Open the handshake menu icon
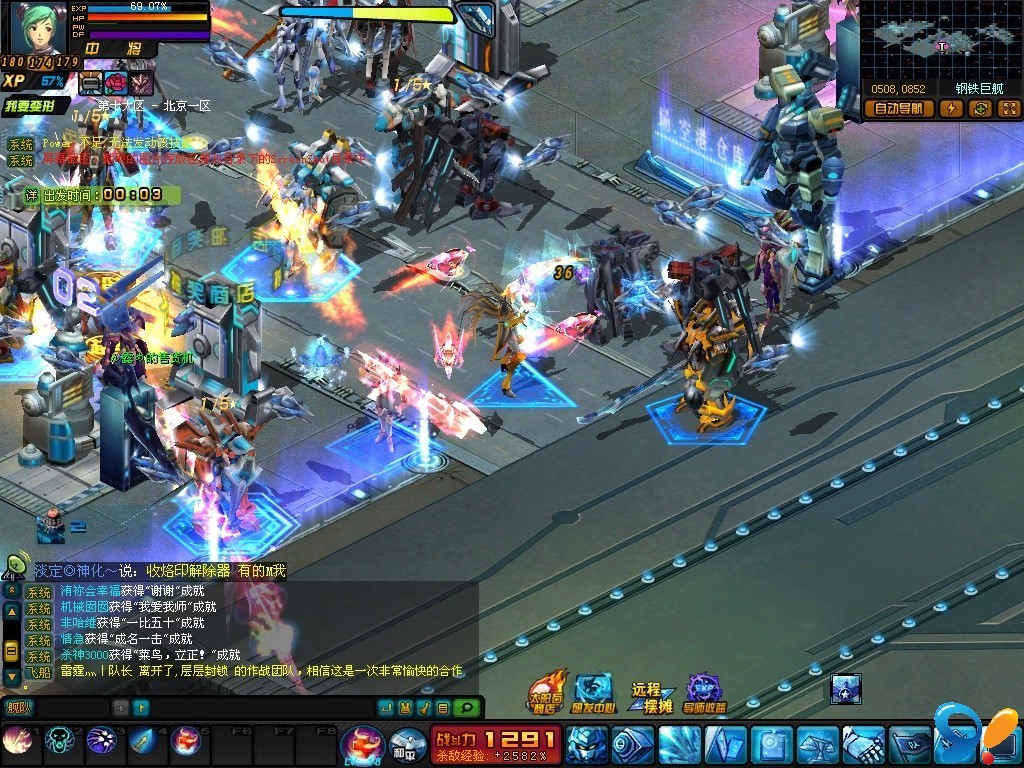The width and height of the screenshot is (1024, 768). pos(863,744)
